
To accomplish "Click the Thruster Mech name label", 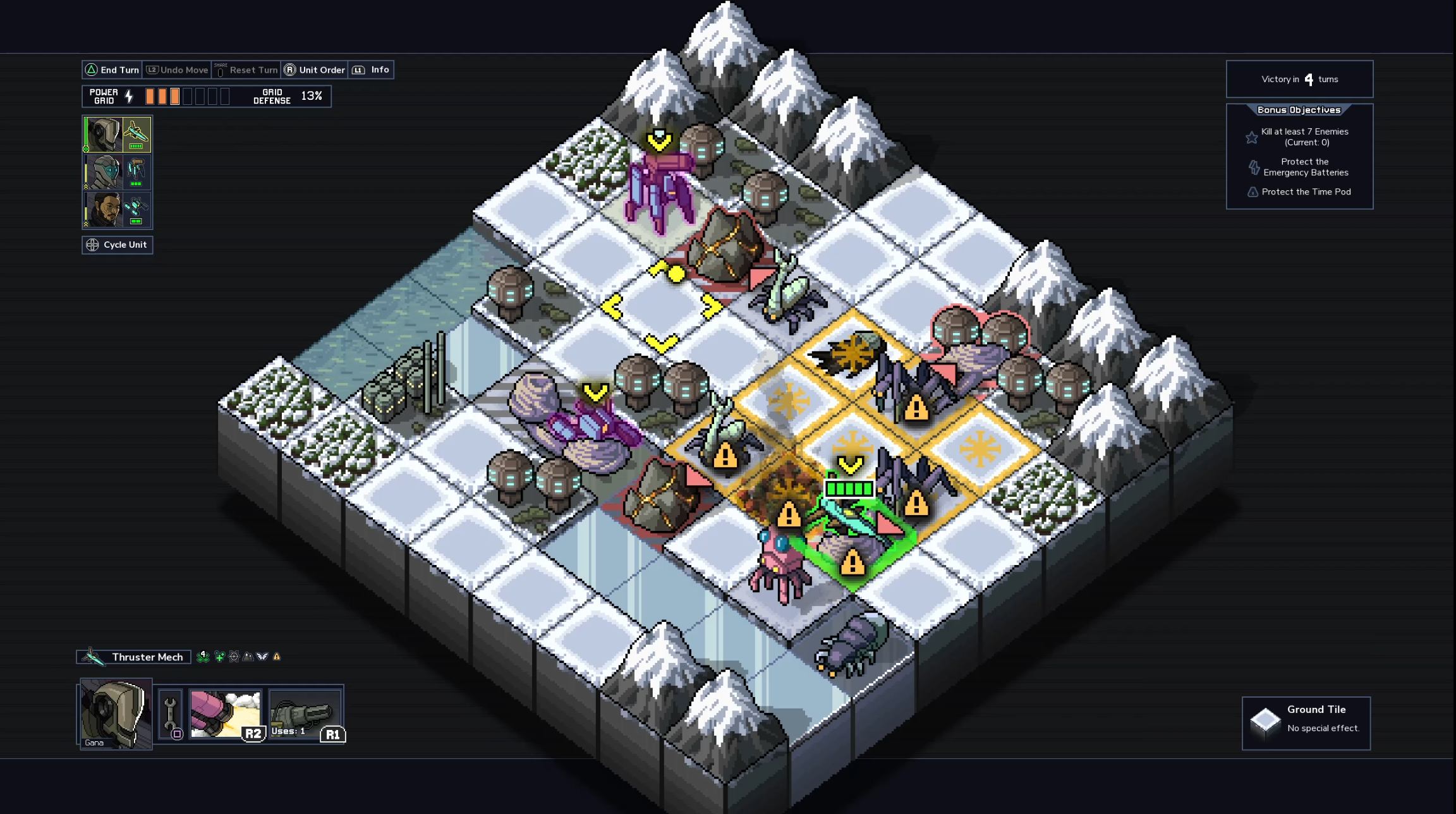I will (147, 657).
